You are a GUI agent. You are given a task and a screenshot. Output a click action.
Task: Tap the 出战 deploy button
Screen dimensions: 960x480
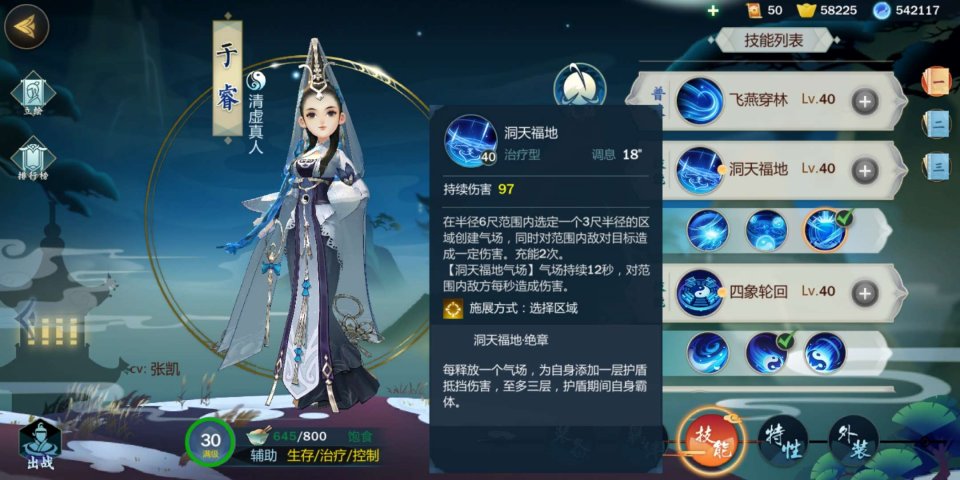[x=39, y=443]
